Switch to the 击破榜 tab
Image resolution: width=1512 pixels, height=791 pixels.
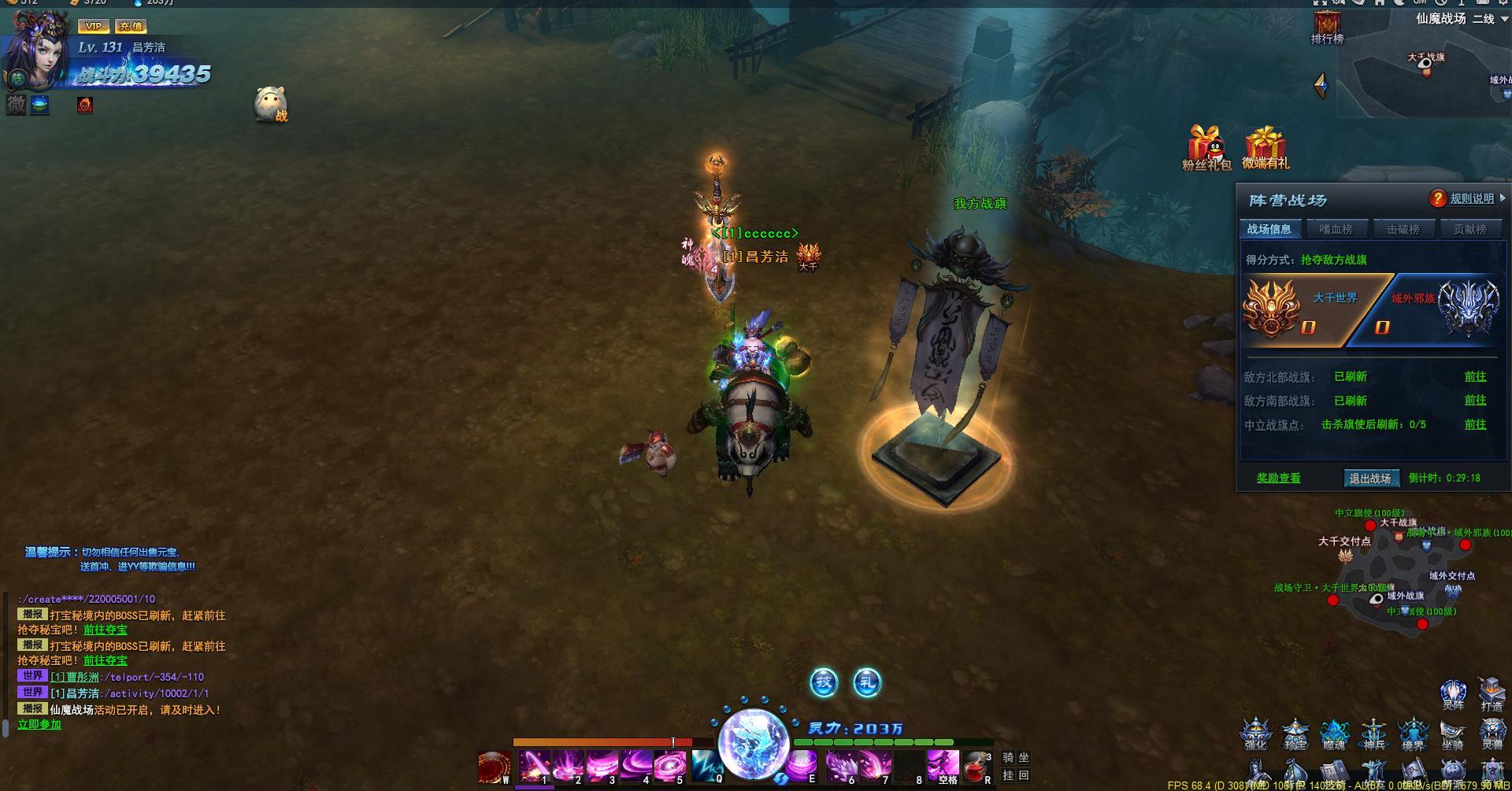pos(1403,229)
